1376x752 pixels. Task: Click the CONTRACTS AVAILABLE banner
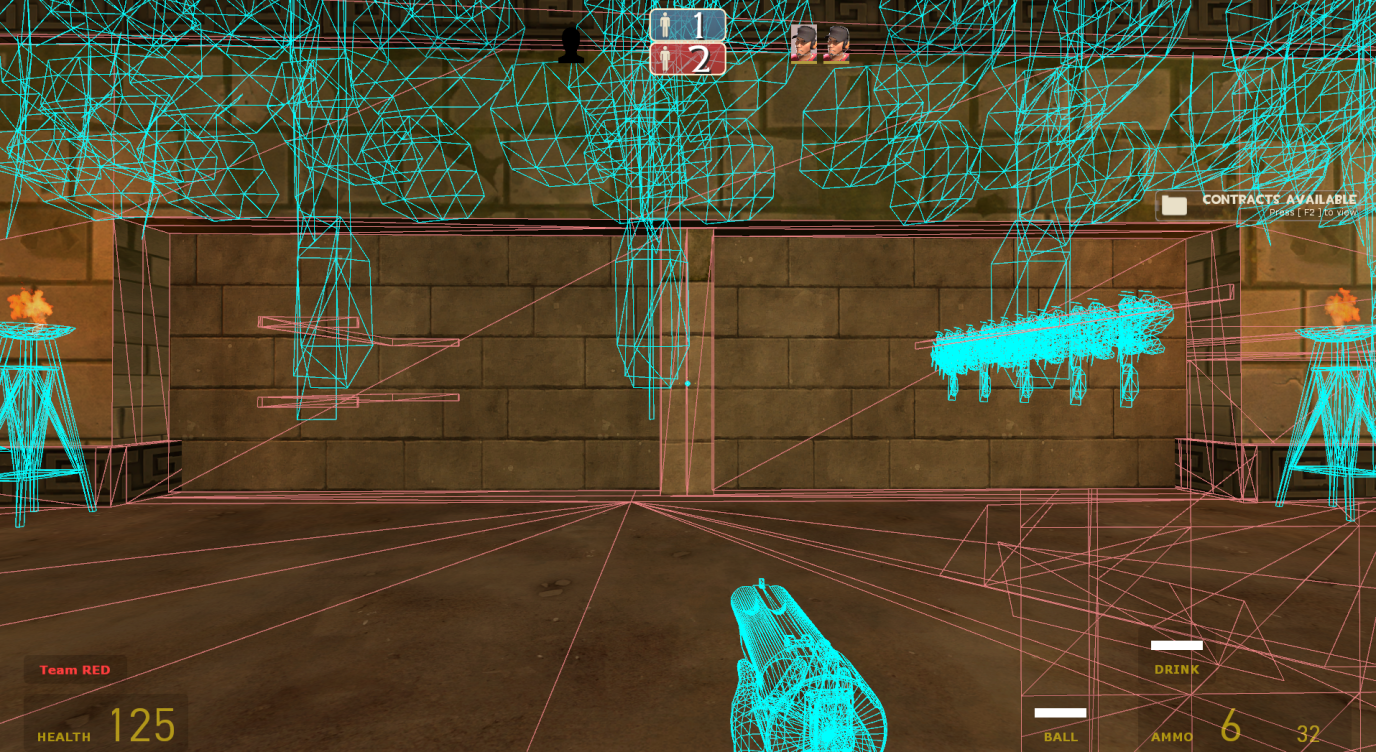(x=1279, y=200)
